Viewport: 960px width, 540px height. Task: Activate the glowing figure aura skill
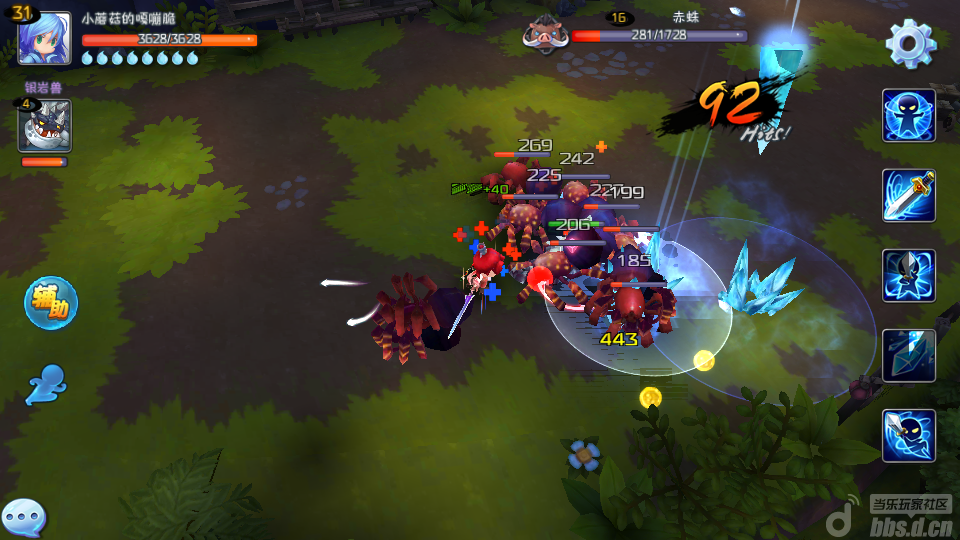point(909,116)
